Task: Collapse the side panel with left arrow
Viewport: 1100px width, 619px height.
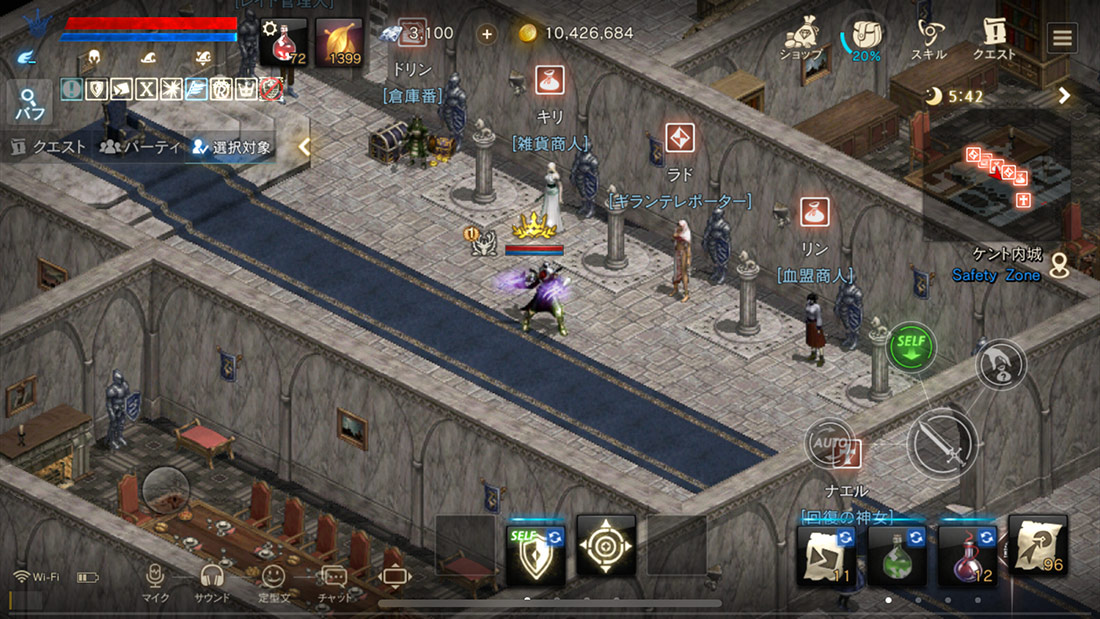Action: [x=305, y=147]
